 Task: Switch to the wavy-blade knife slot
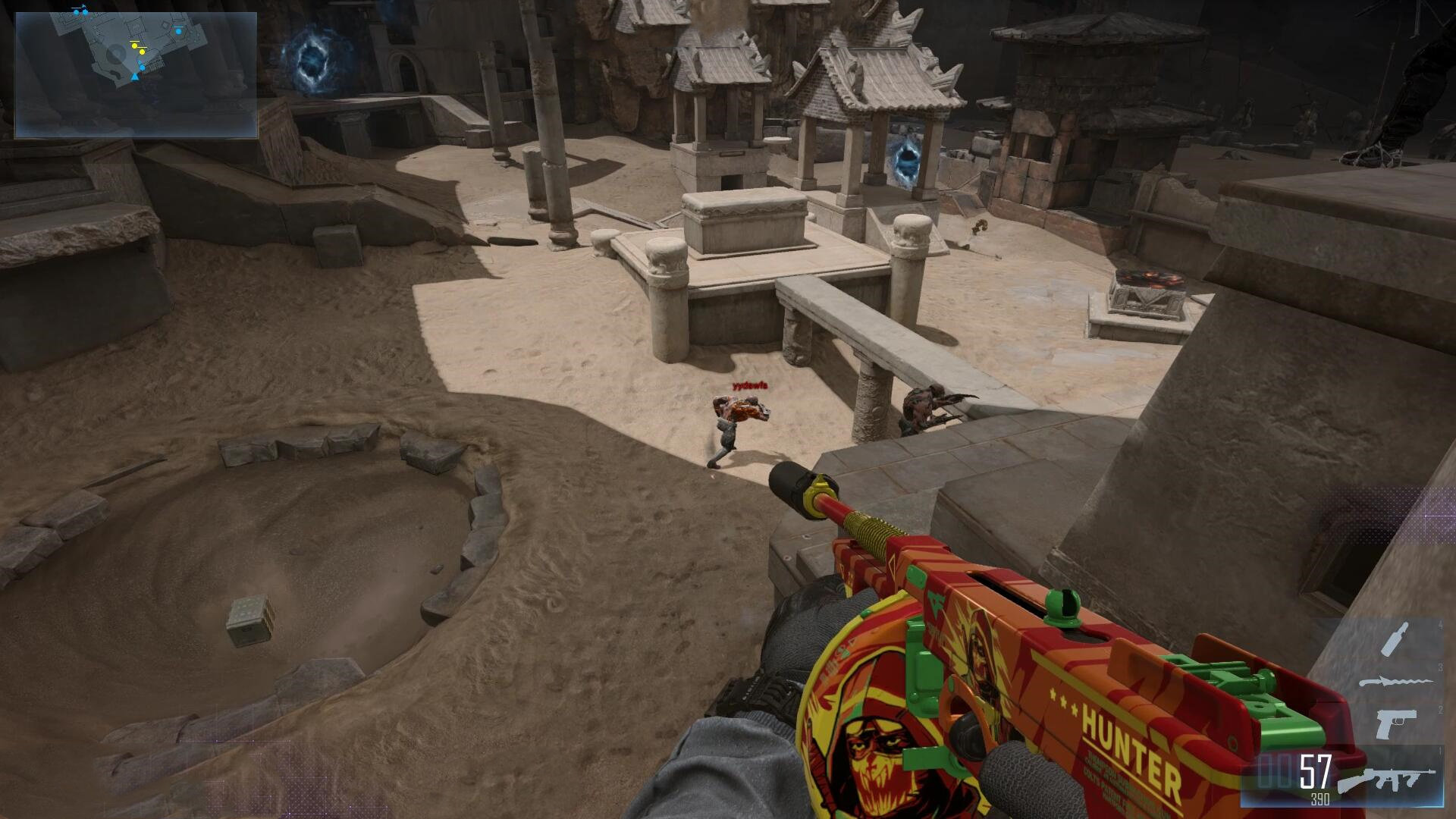(1394, 682)
